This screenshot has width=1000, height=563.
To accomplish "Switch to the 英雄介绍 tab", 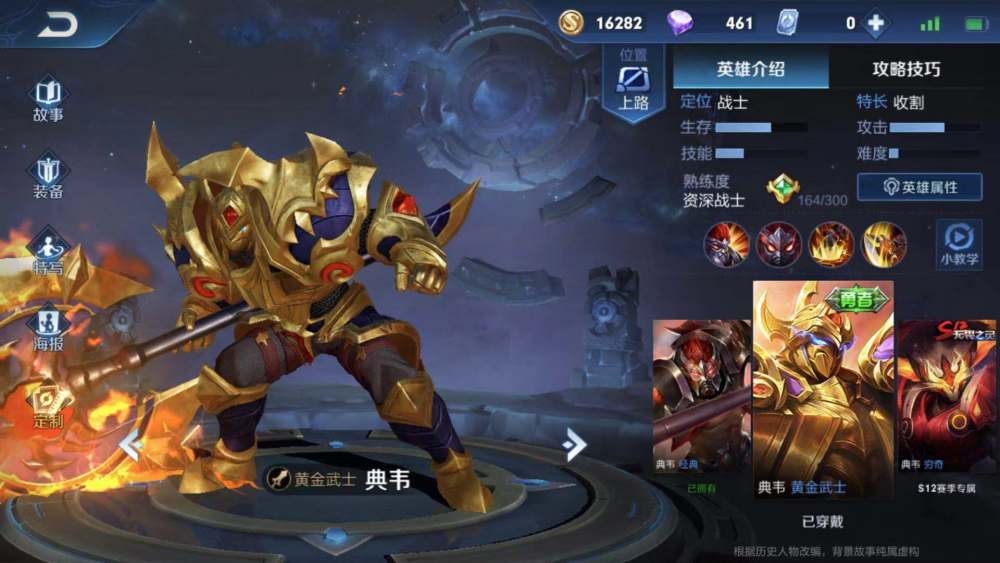I will [x=750, y=69].
